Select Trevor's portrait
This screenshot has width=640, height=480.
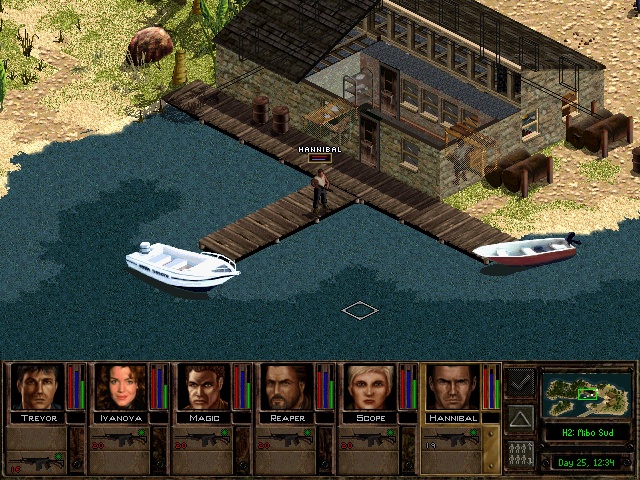[x=37, y=387]
